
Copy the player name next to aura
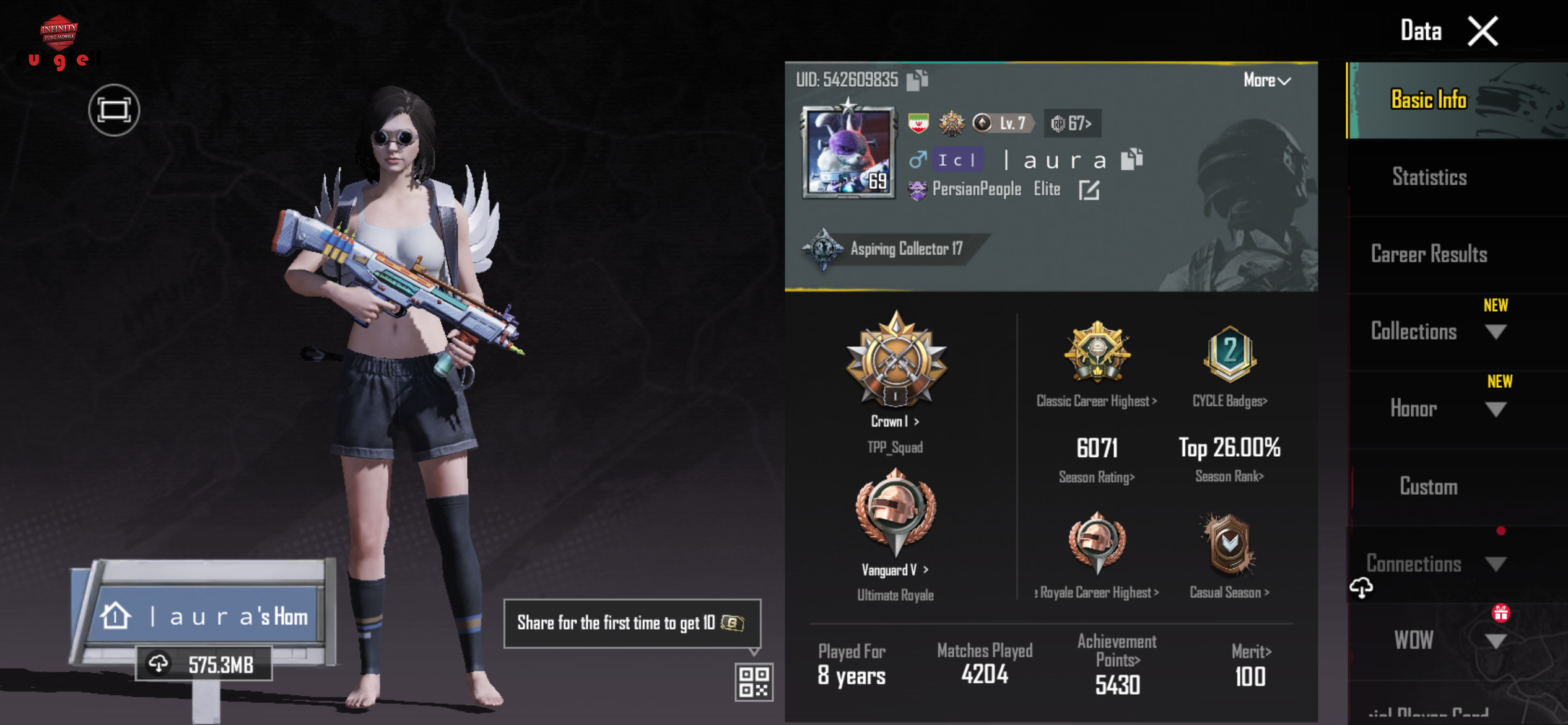point(1131,159)
